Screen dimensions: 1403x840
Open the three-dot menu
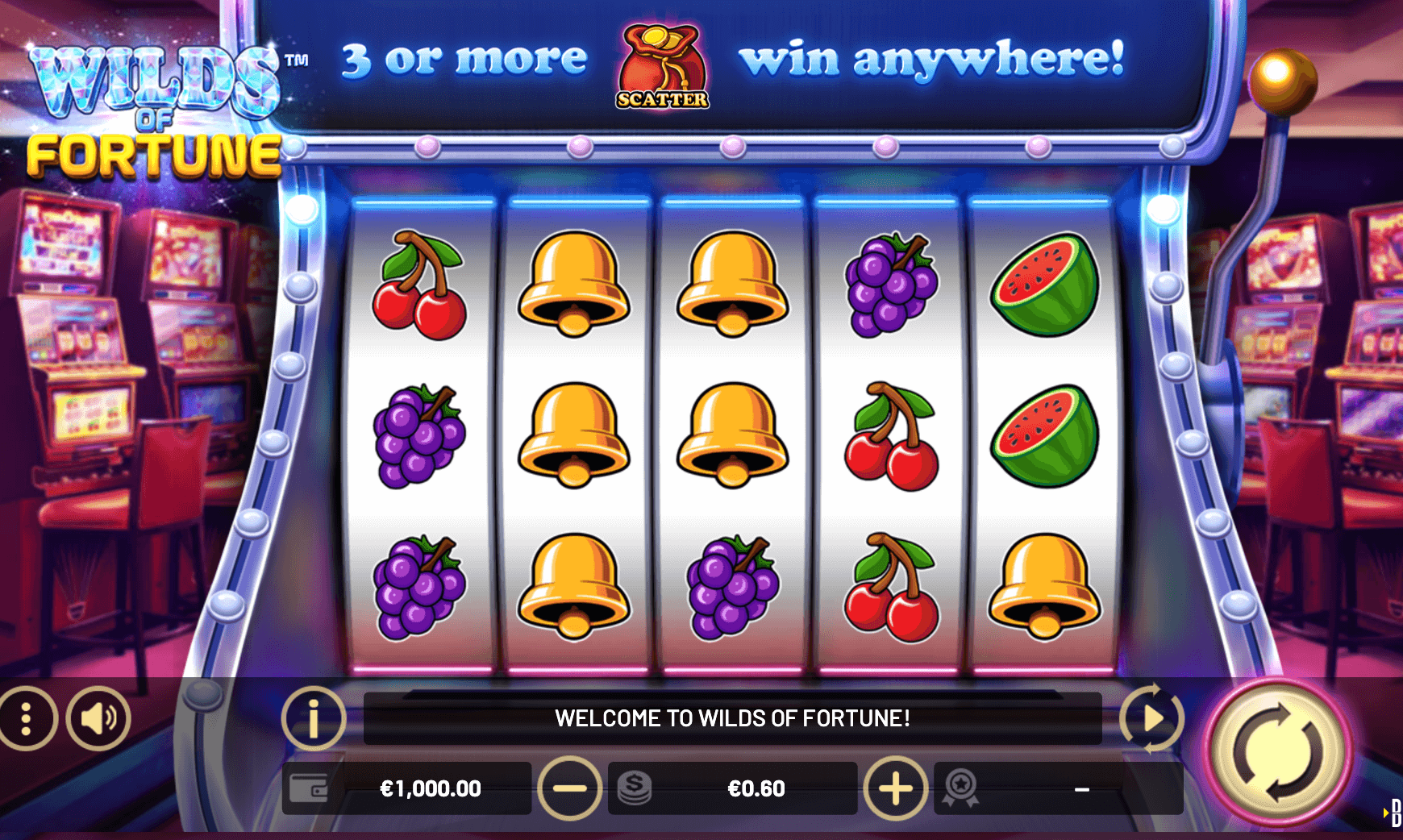(27, 718)
